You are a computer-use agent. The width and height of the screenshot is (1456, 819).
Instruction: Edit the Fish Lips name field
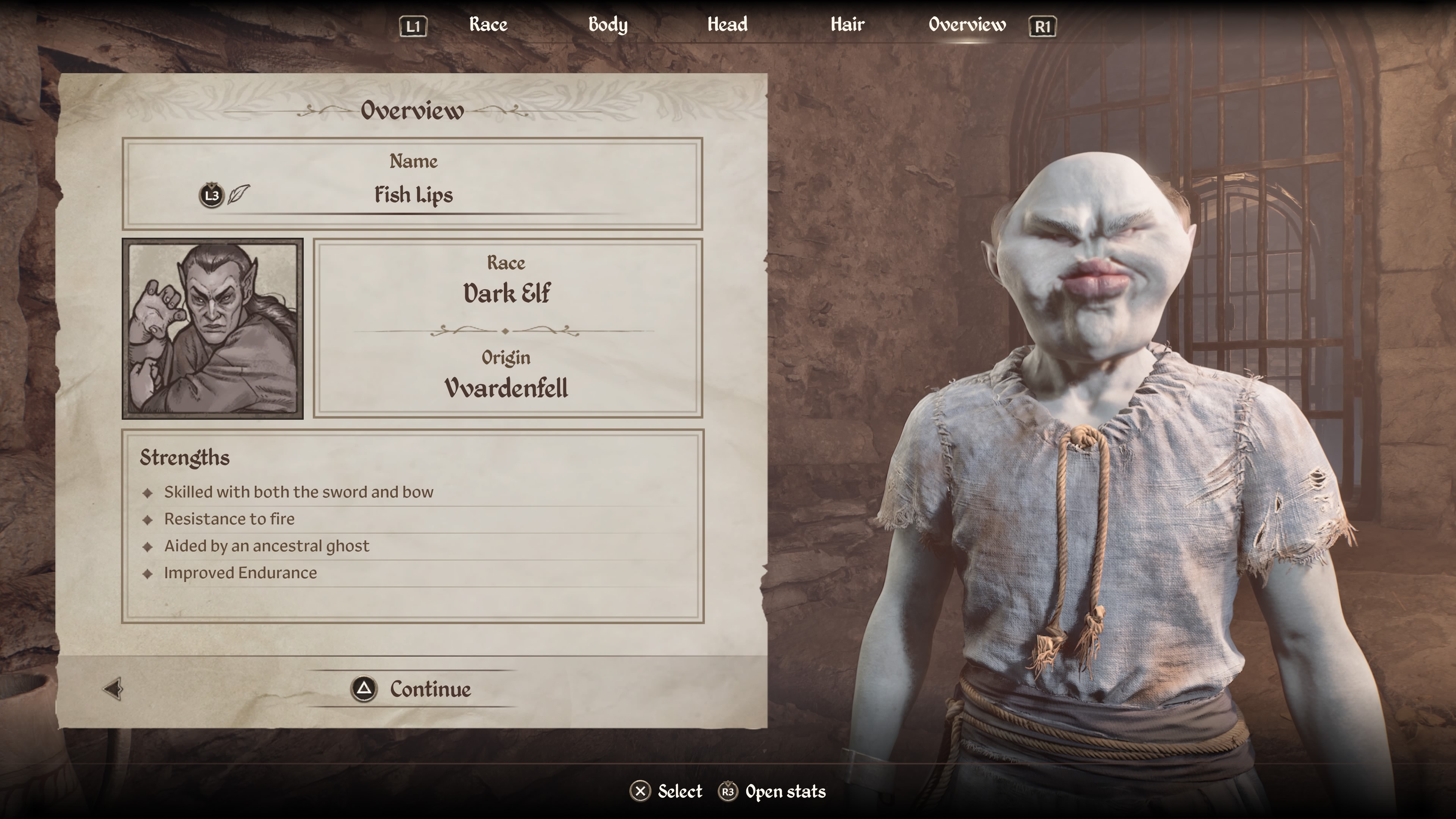pyautogui.click(x=413, y=195)
